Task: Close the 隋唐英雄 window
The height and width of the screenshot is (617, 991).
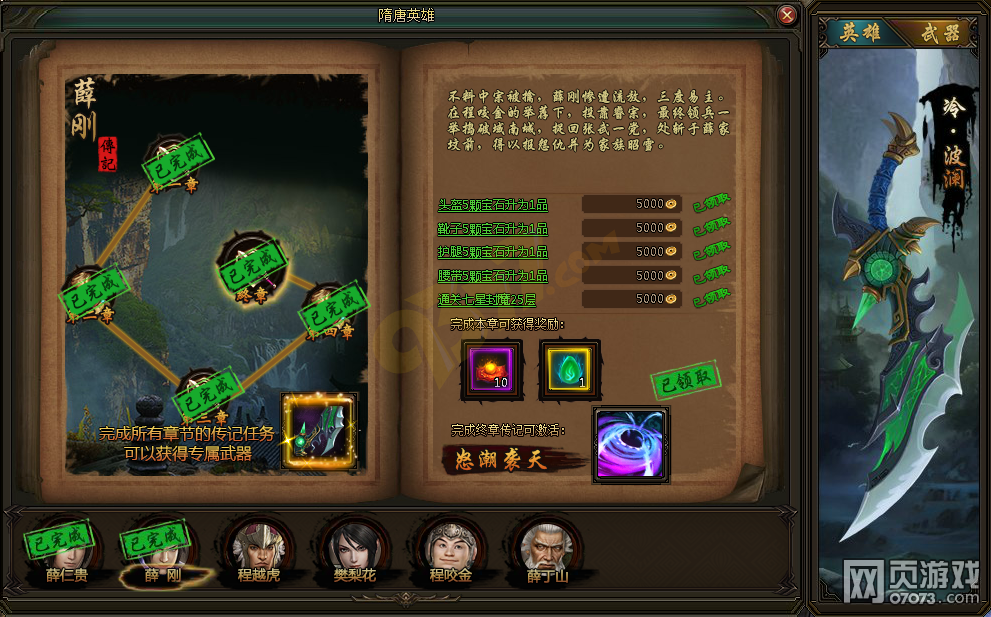Action: coord(787,15)
